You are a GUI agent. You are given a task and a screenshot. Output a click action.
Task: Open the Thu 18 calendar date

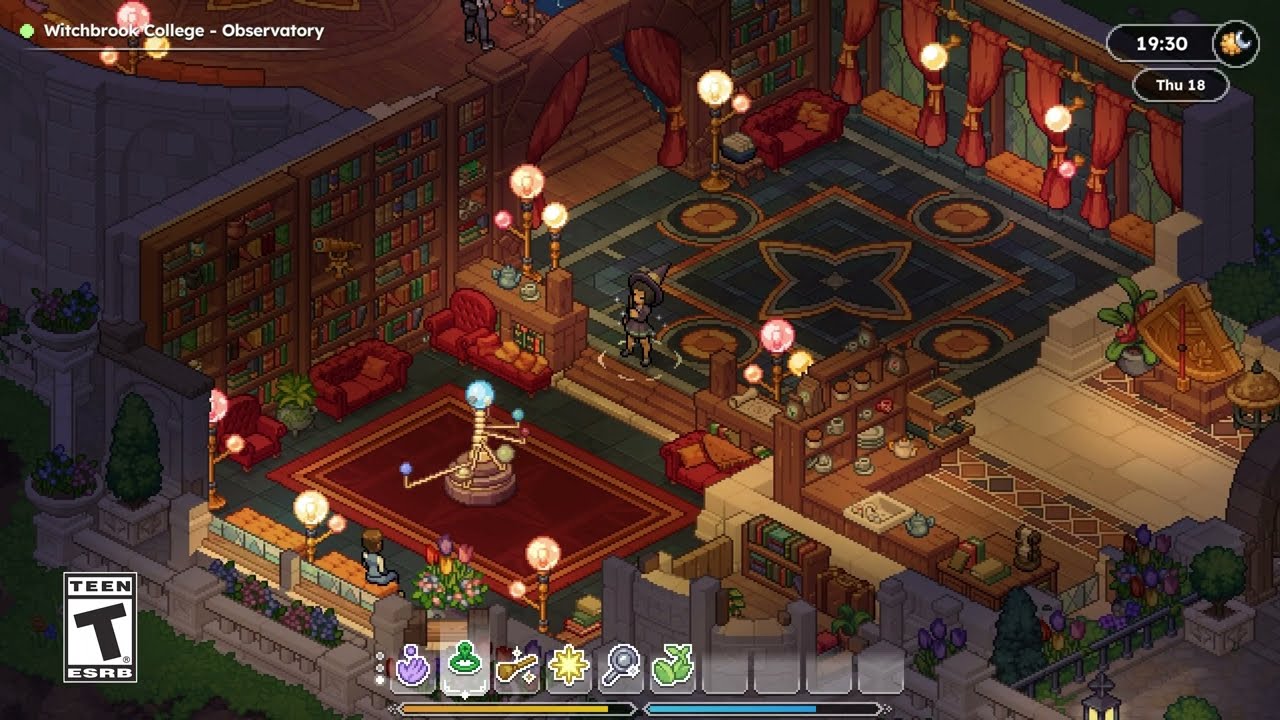pyautogui.click(x=1180, y=85)
